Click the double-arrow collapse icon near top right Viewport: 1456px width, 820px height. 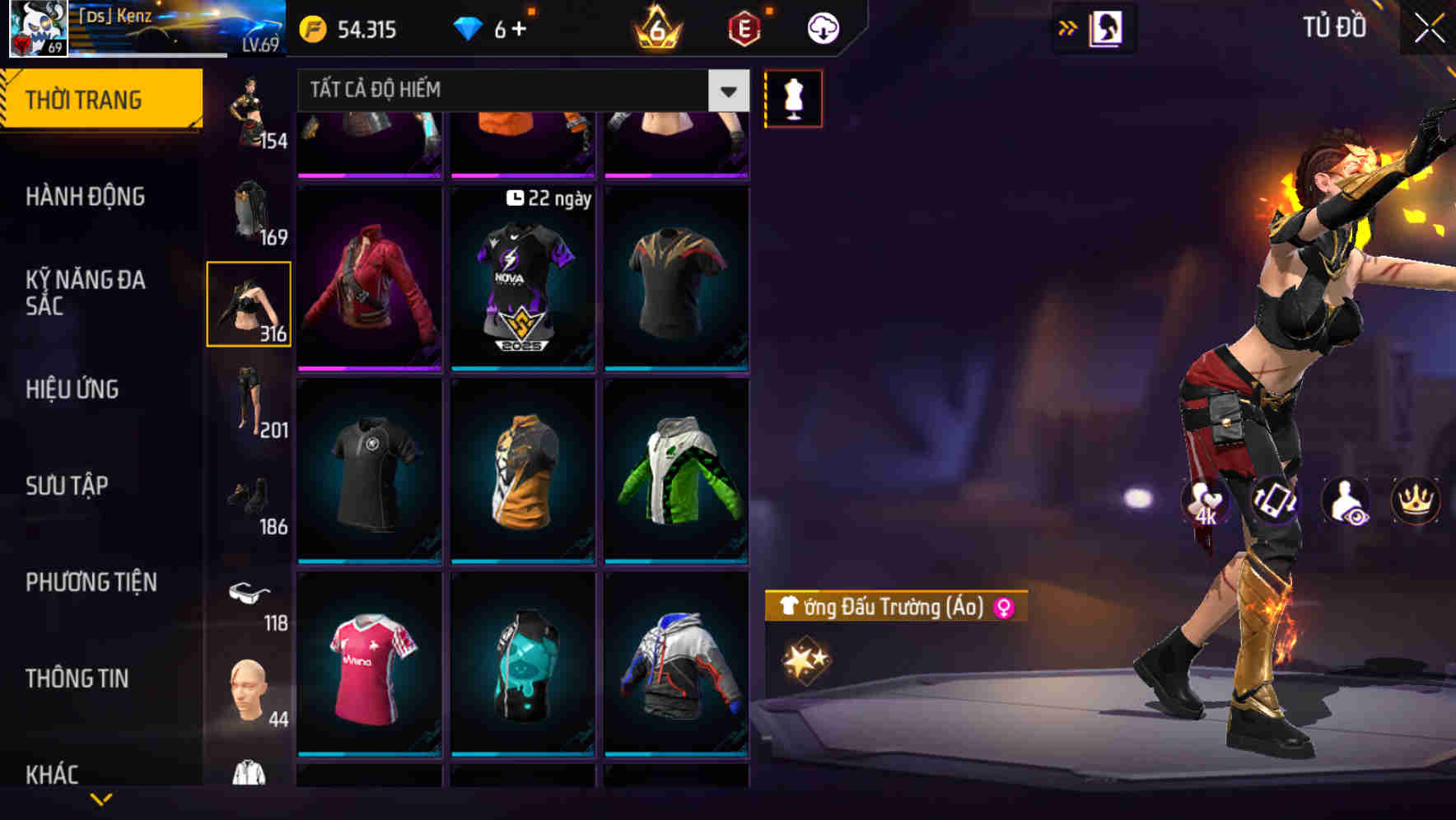pyautogui.click(x=1068, y=28)
